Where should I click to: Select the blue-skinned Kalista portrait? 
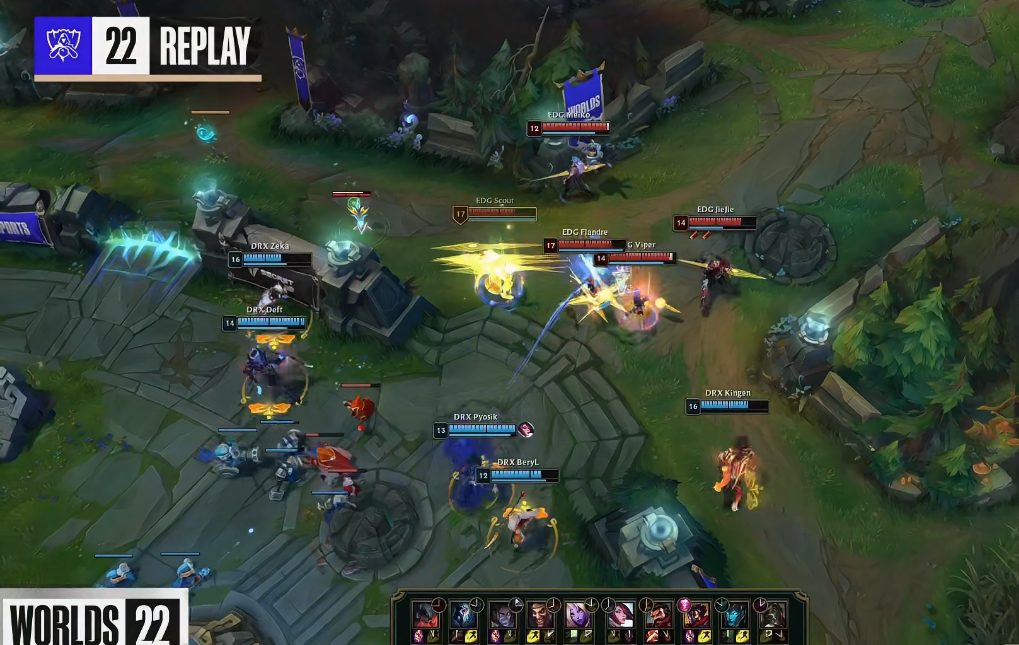click(735, 614)
